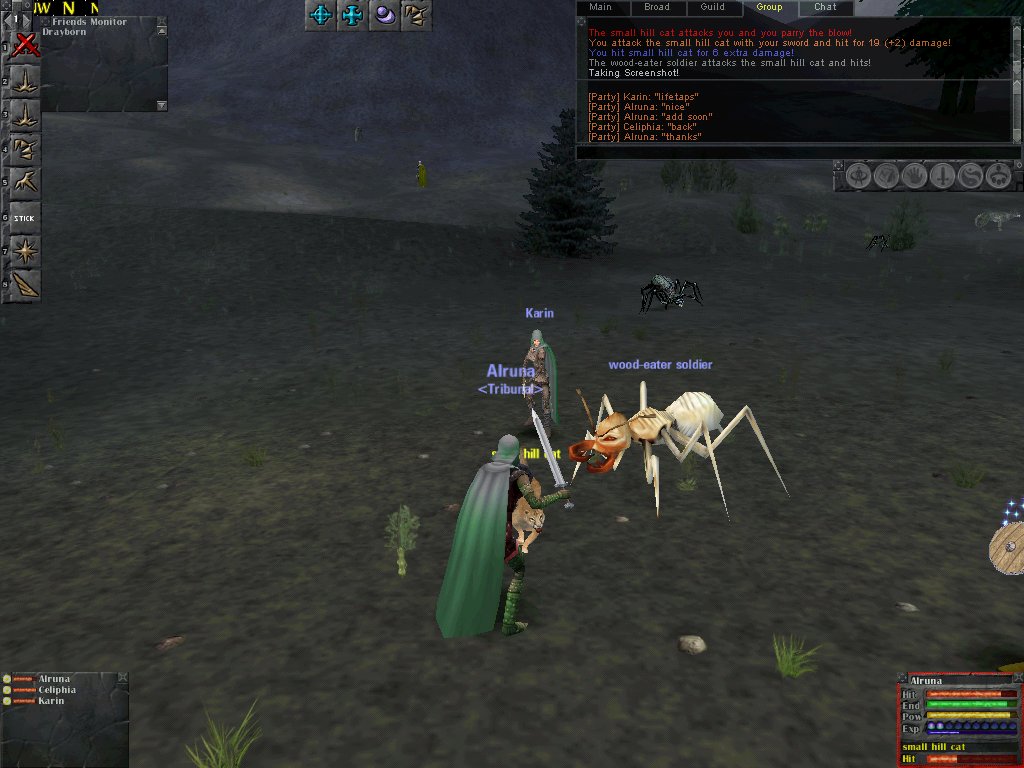
Task: Activate the red crossed swords hotbar slot
Action: (x=26, y=45)
